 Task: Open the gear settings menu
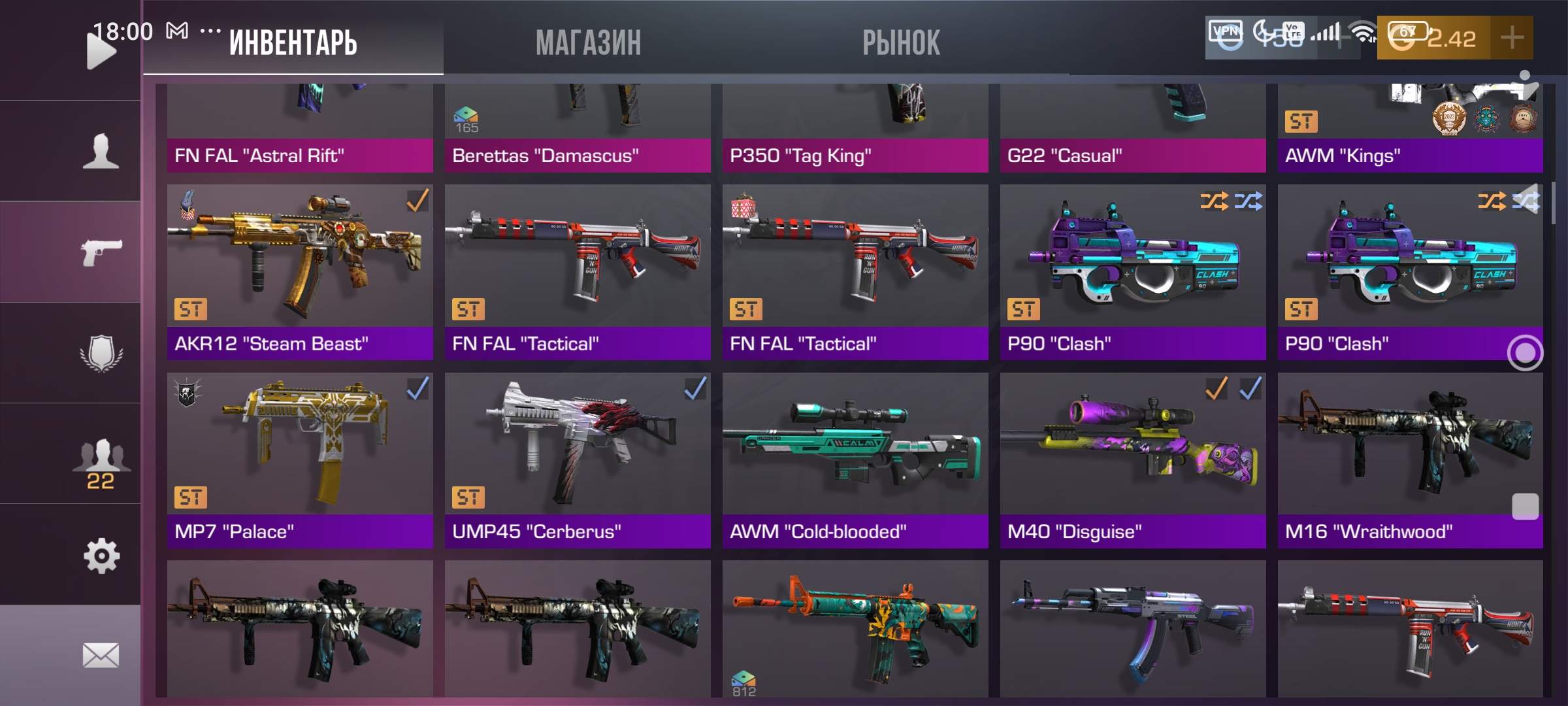click(x=101, y=556)
